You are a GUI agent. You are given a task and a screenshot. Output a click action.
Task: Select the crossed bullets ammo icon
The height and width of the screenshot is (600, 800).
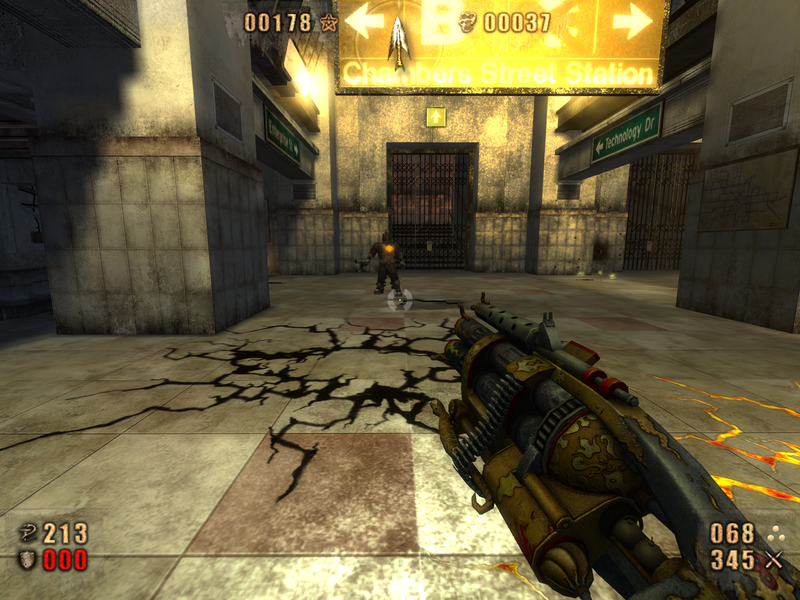click(x=773, y=559)
